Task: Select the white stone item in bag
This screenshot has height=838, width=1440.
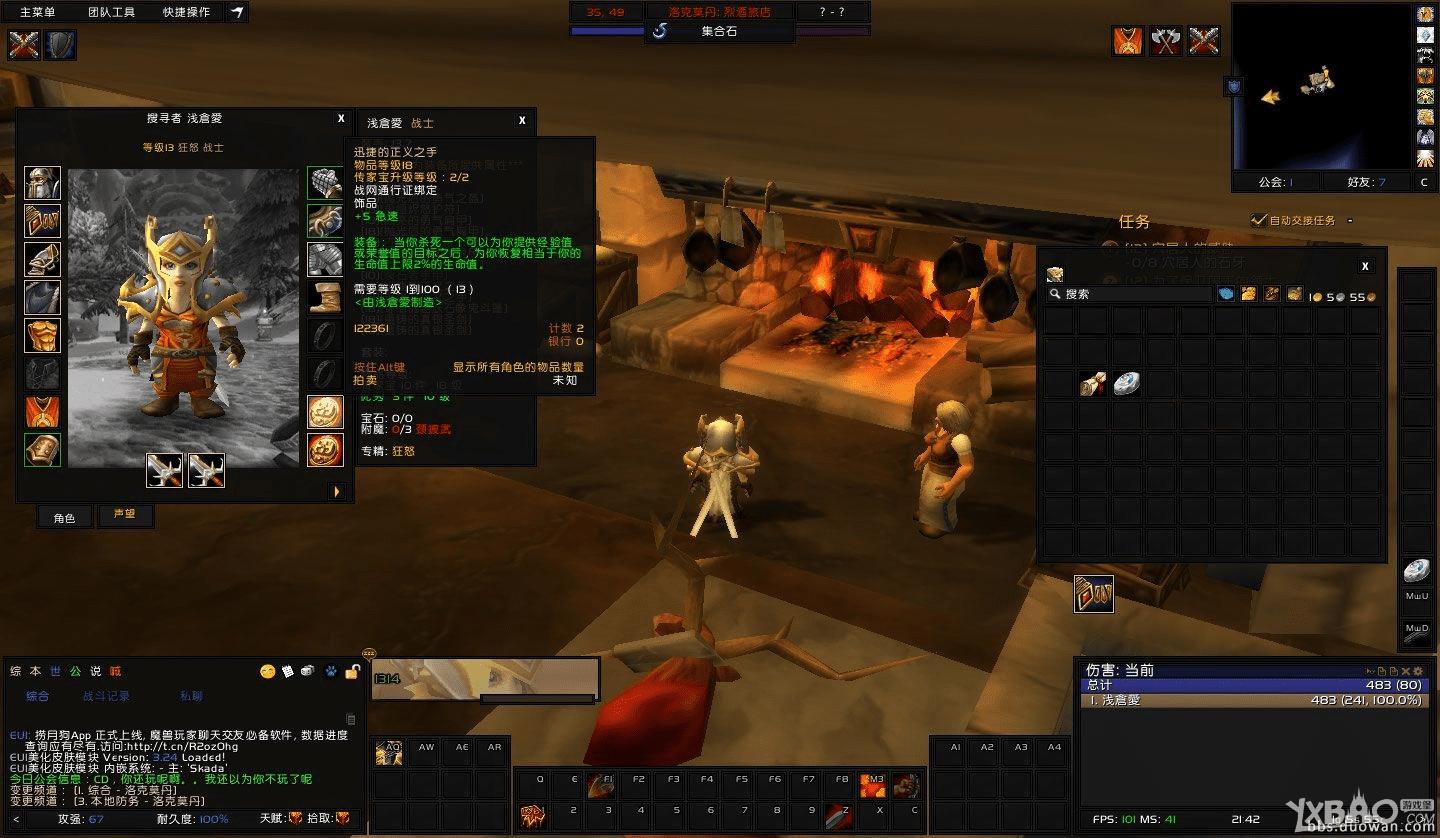Action: click(x=1127, y=383)
